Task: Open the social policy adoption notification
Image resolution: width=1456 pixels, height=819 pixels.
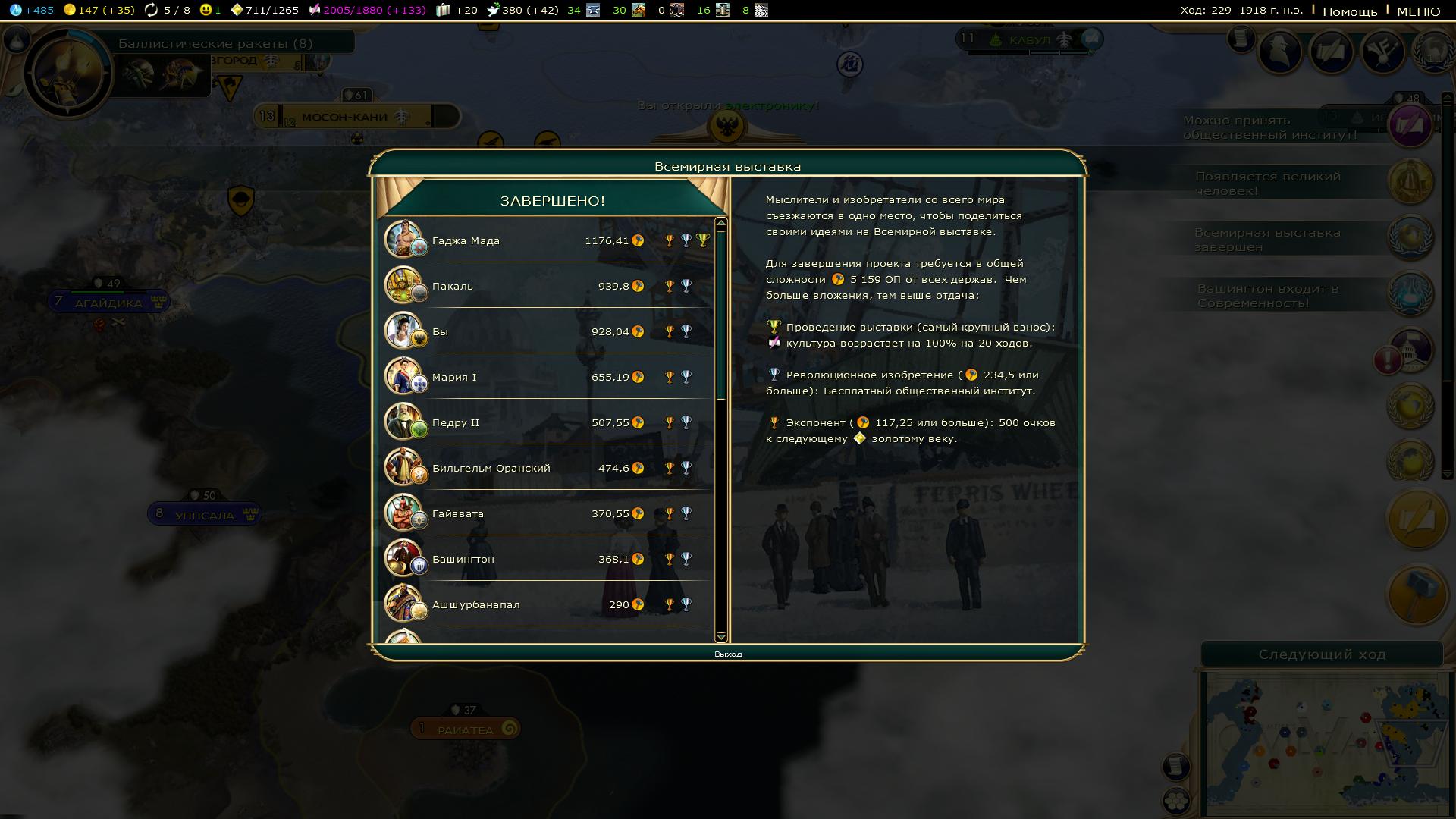Action: point(1410,126)
